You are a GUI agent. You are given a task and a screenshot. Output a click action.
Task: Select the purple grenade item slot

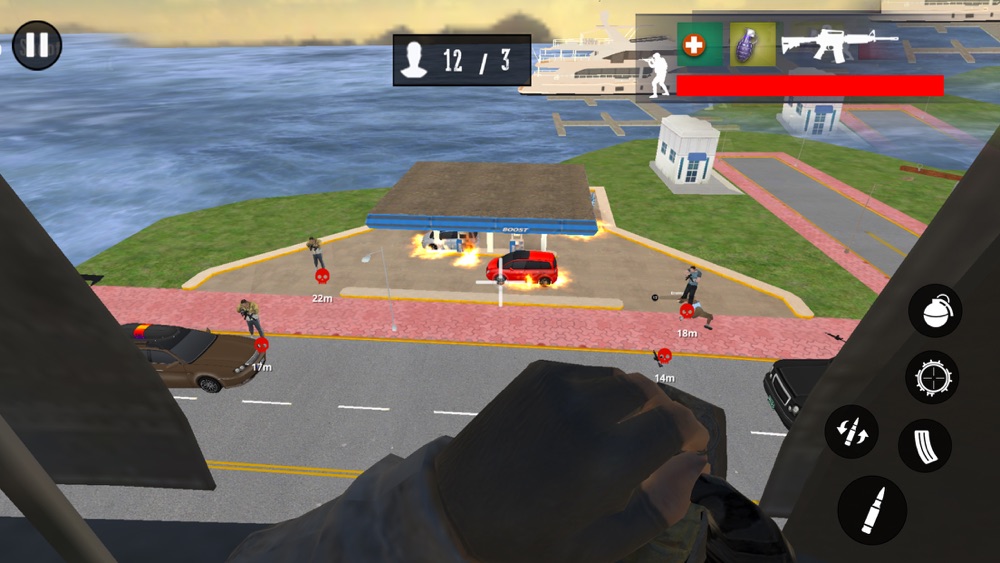[x=752, y=44]
